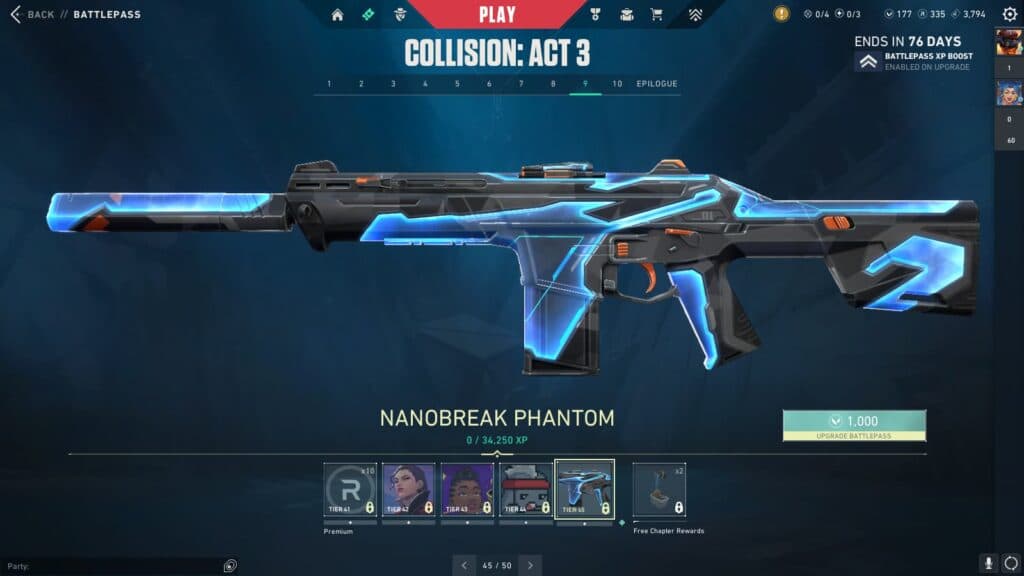This screenshot has height=576, width=1024.
Task: Open the home lobby icon
Action: (337, 15)
